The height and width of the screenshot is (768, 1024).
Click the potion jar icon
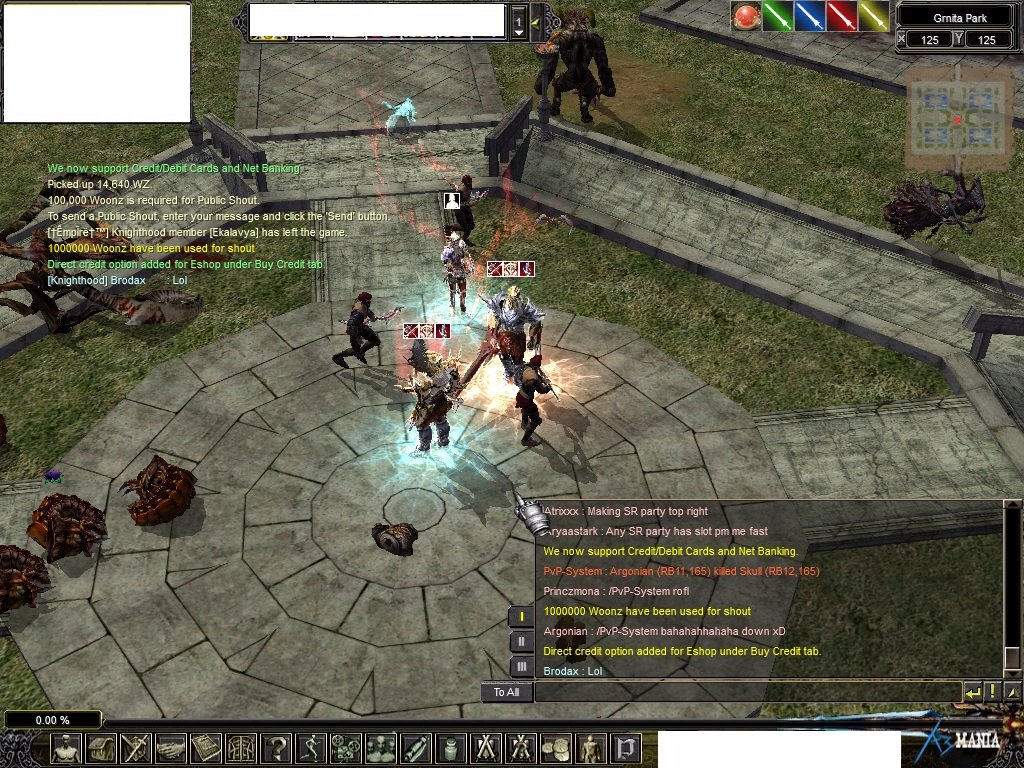tap(451, 748)
